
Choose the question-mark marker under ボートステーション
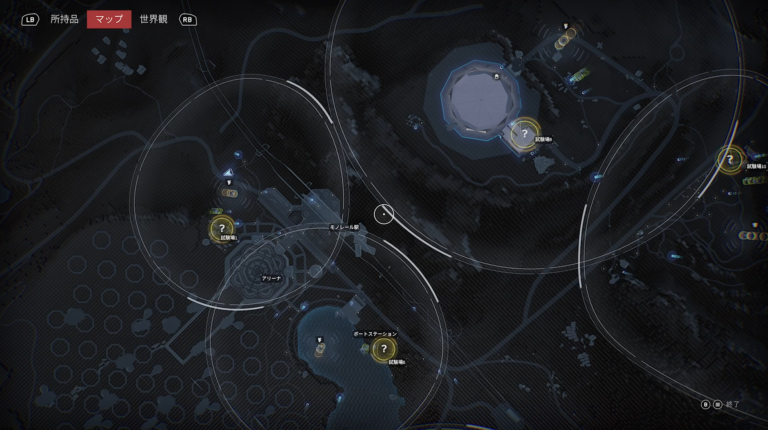pyautogui.click(x=383, y=349)
